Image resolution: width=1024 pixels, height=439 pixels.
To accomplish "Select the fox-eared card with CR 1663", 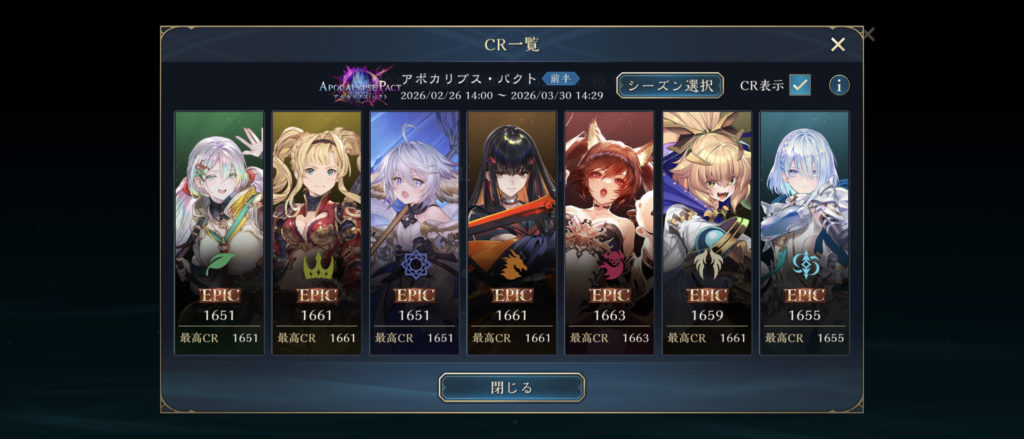I will coord(609,232).
